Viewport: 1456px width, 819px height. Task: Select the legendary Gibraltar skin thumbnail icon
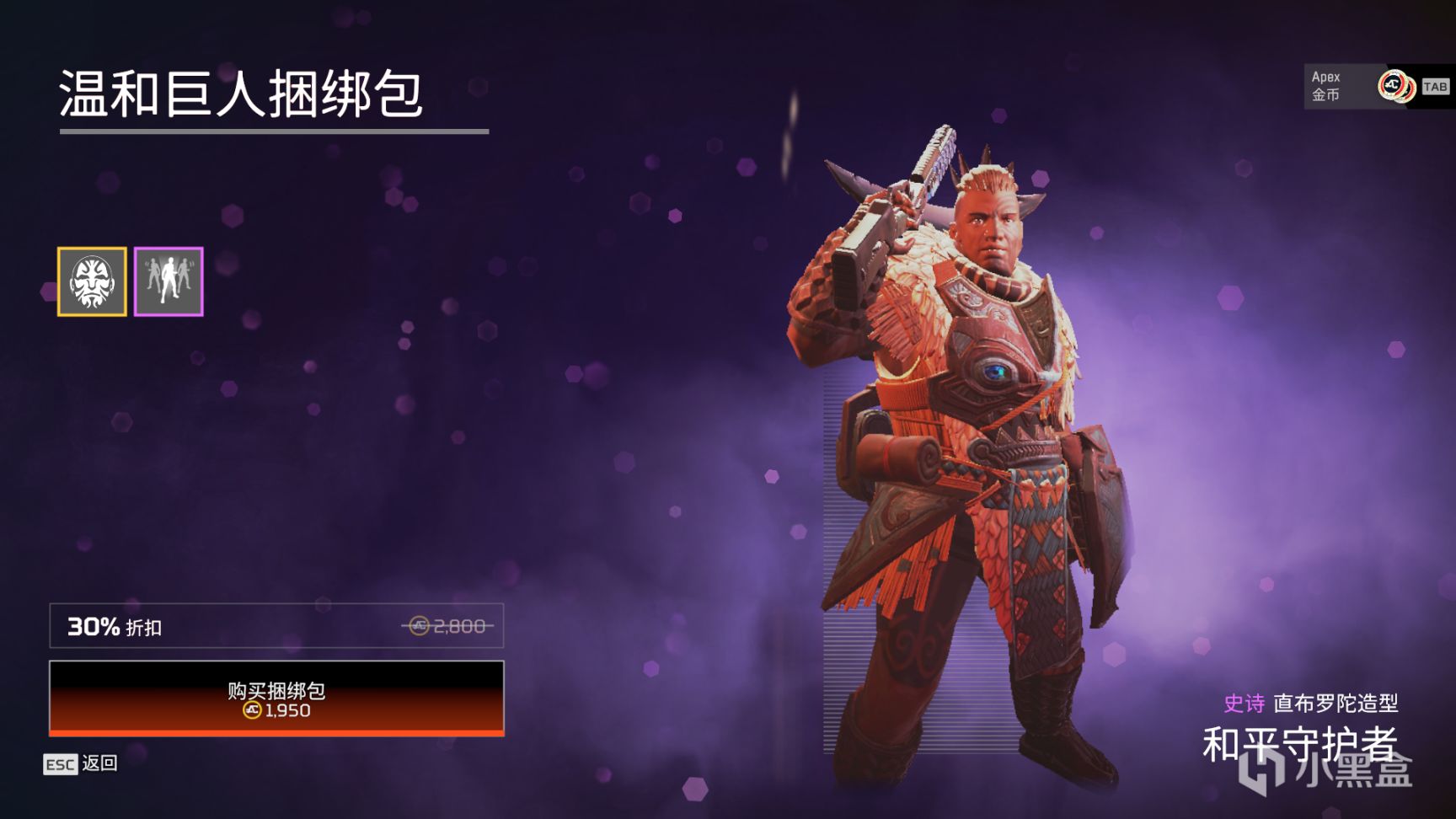coord(91,281)
